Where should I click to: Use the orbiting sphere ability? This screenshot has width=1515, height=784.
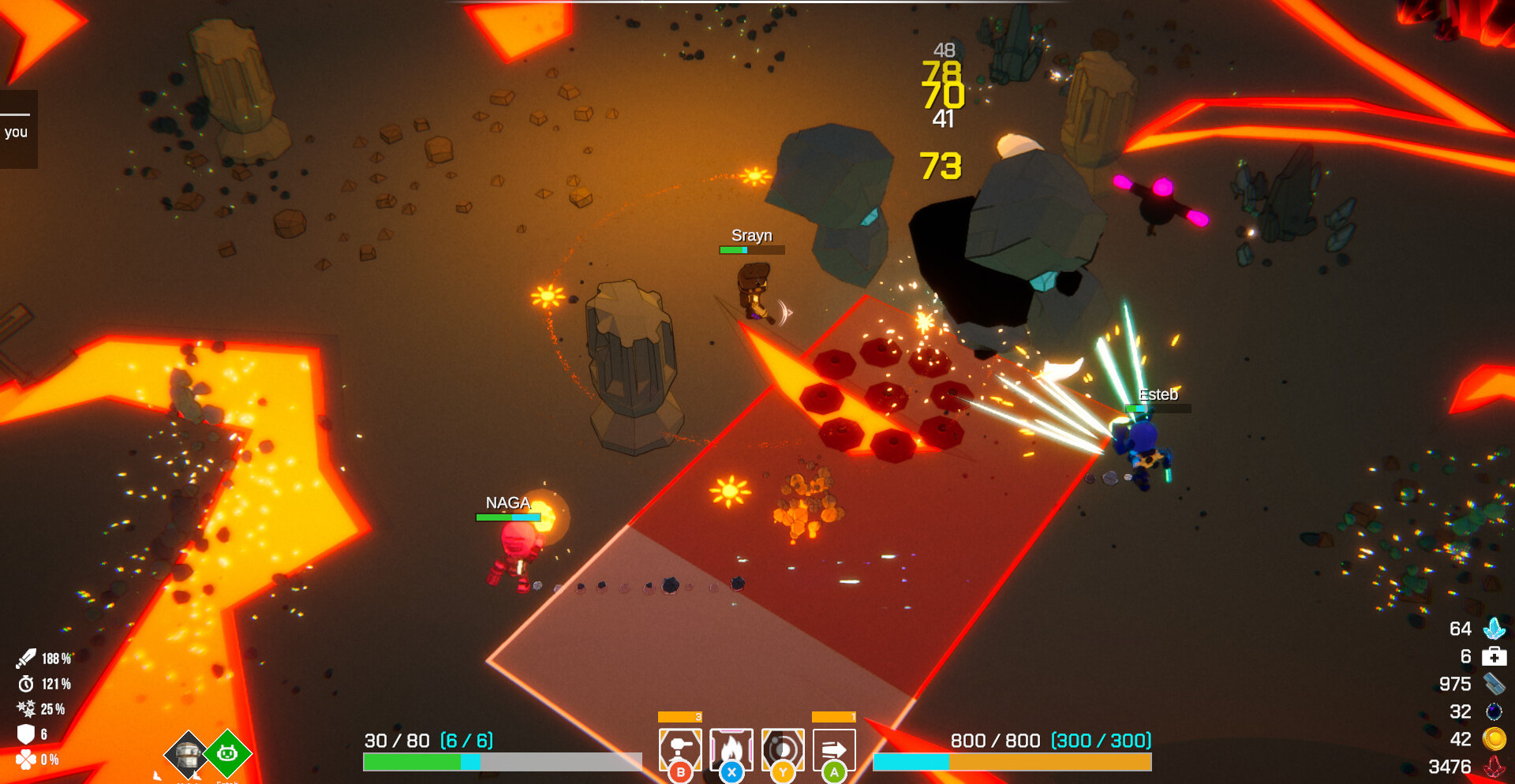tap(783, 749)
